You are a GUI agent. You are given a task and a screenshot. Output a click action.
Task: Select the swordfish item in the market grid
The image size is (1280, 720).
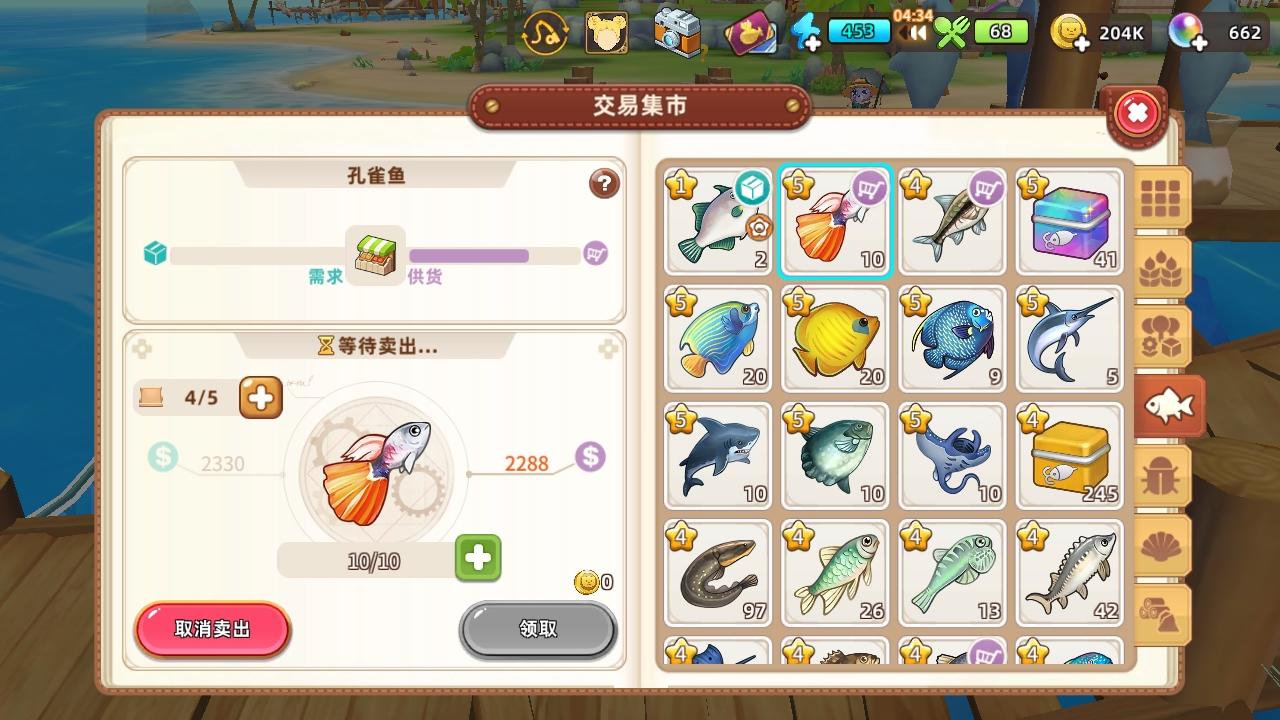[x=1069, y=339]
